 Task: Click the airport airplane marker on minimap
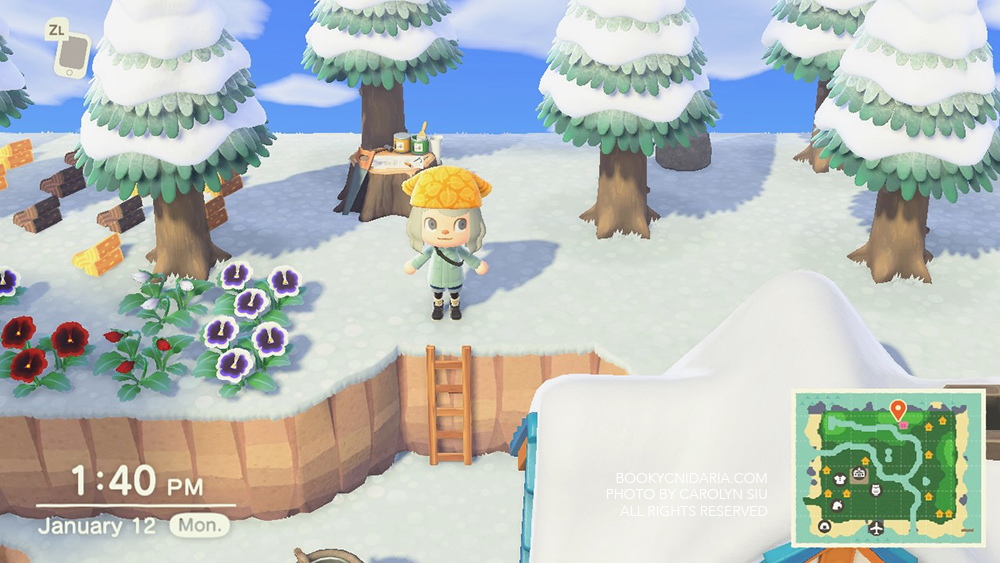click(x=876, y=527)
